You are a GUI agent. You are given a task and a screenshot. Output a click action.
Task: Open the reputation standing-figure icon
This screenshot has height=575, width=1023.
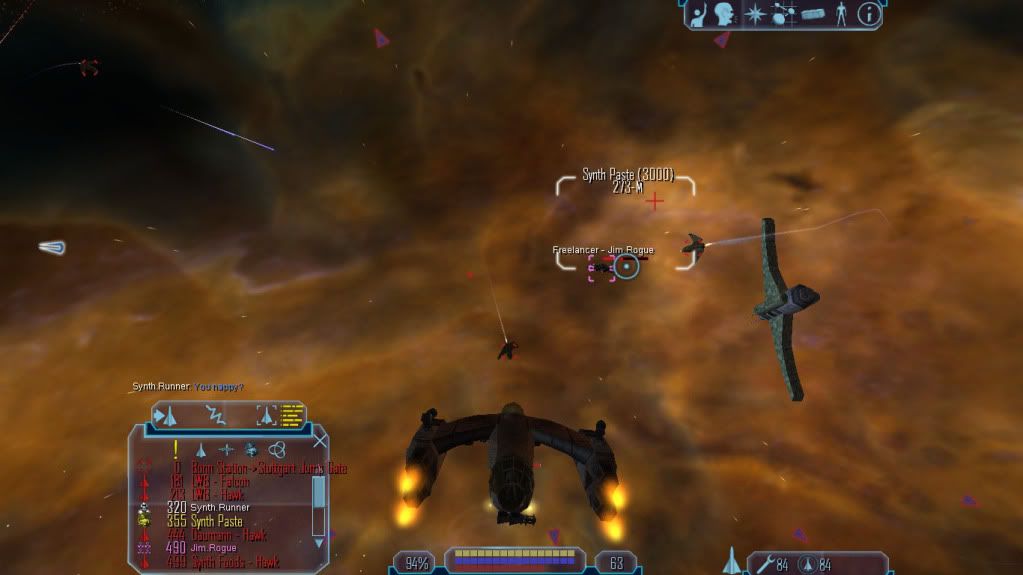[840, 14]
